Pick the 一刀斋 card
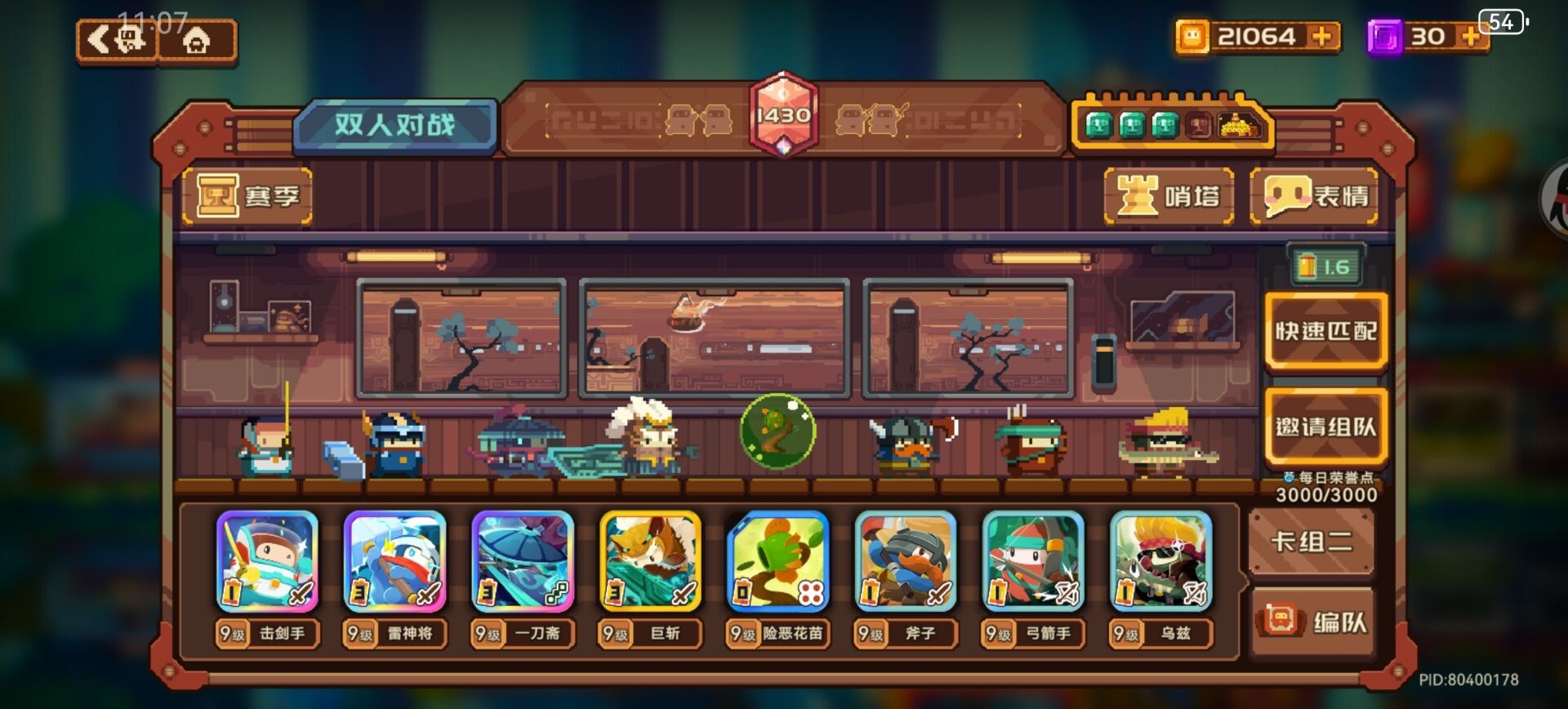Viewport: 1568px width, 709px height. (x=523, y=562)
